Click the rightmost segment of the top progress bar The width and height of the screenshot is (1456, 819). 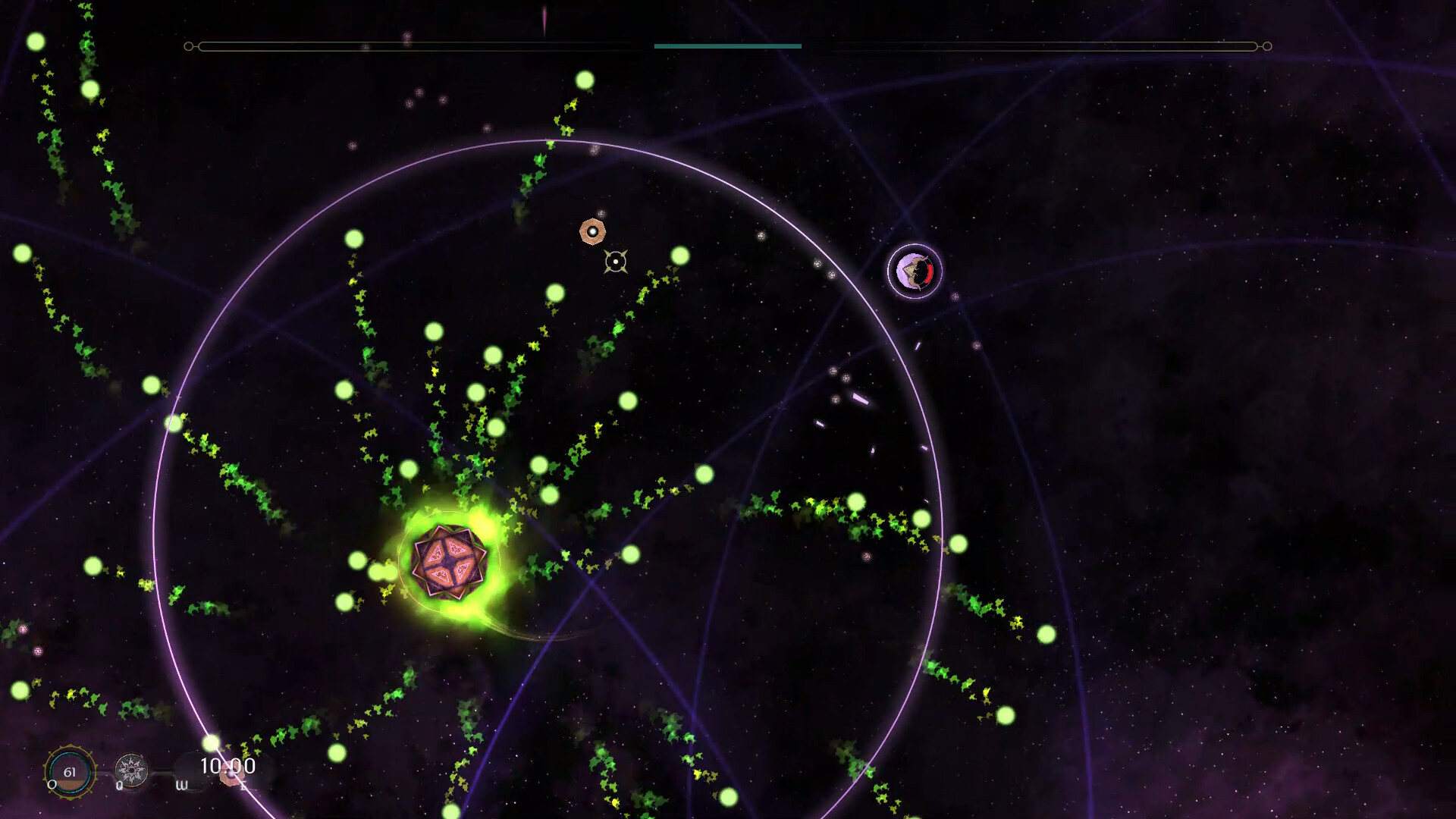(x=1024, y=46)
